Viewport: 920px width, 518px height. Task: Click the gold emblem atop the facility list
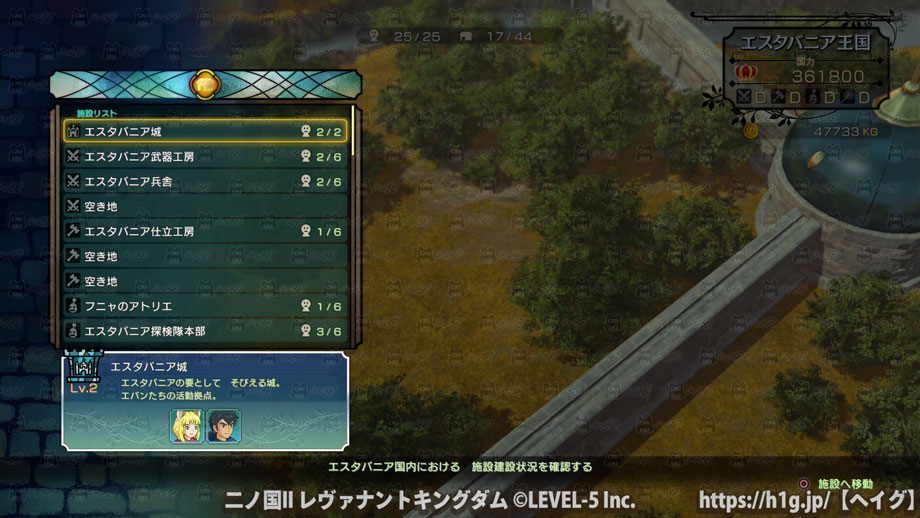pyautogui.click(x=205, y=84)
